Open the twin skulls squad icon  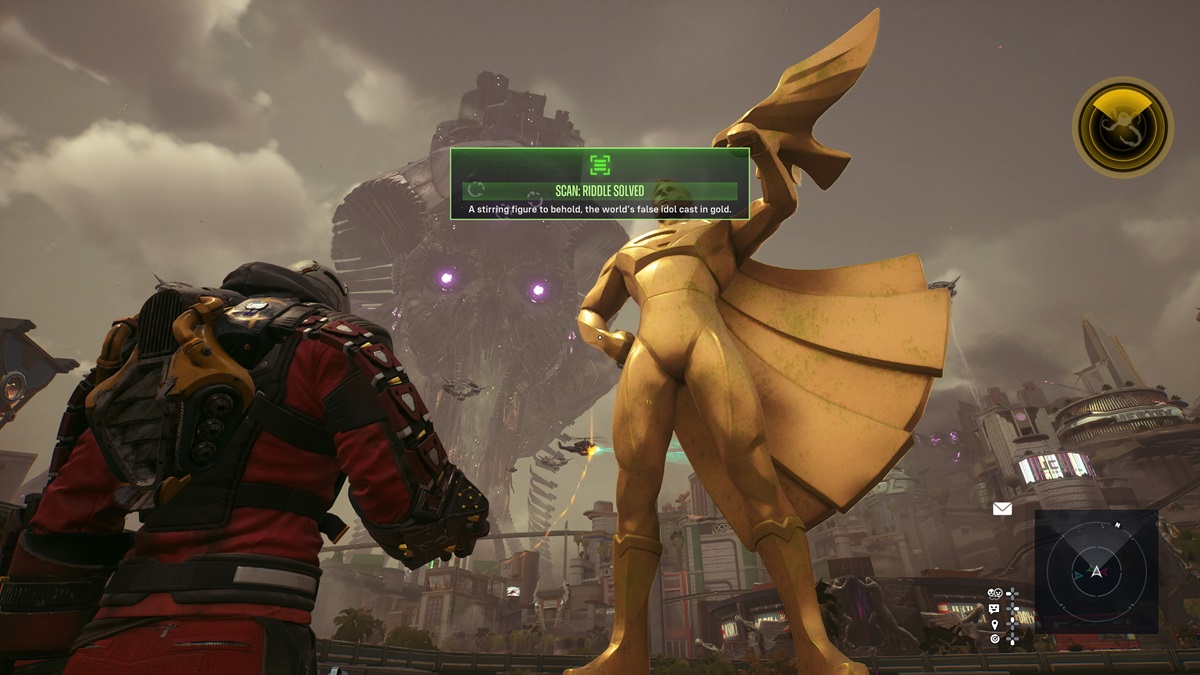(994, 594)
